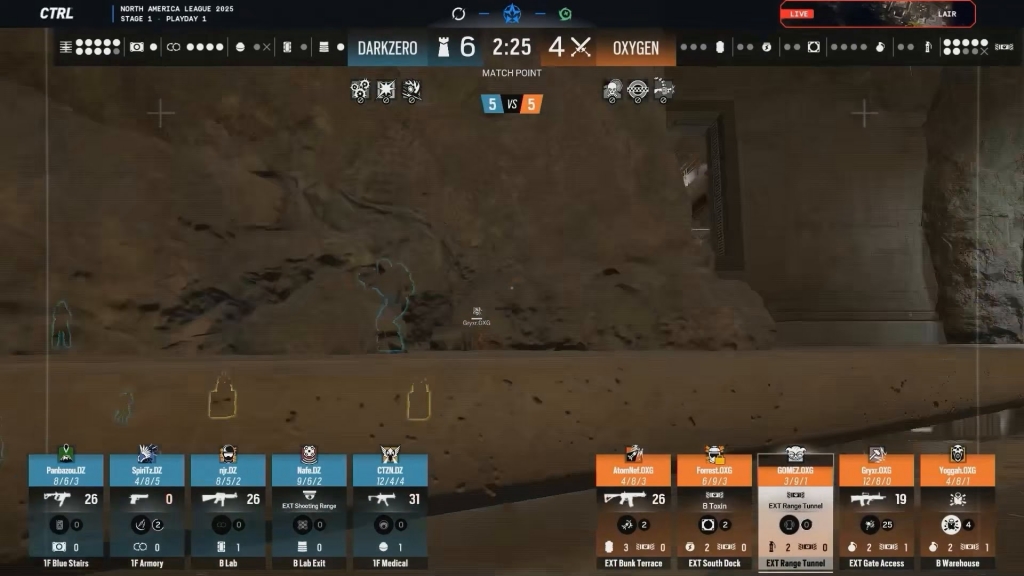Switch view to Forrest.OXG player card
This screenshot has height=576, width=1024.
click(714, 512)
